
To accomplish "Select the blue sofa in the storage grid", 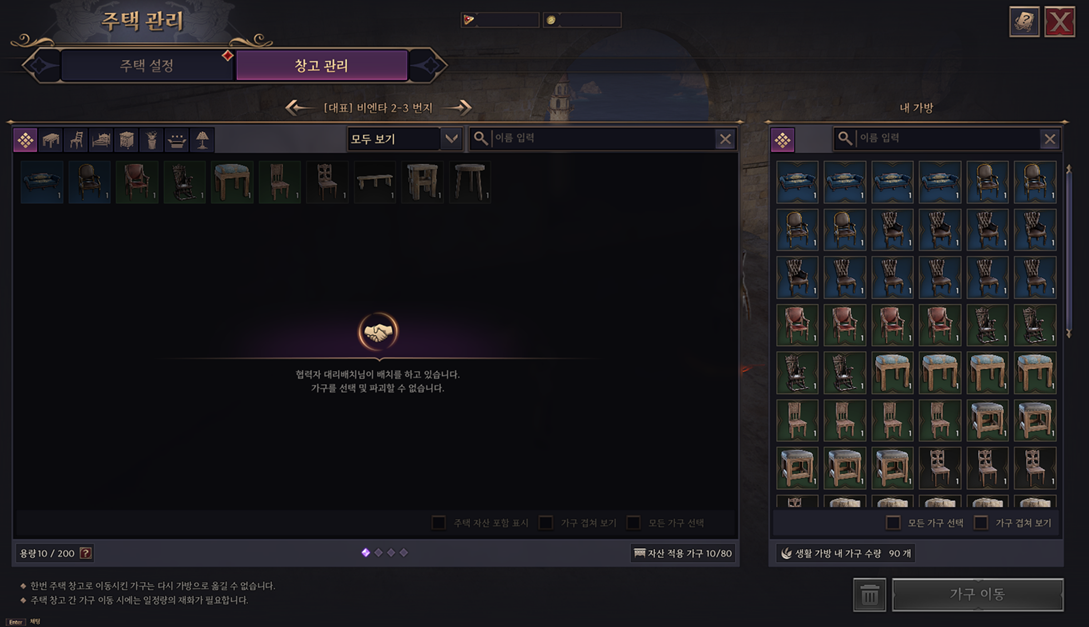I will click(x=42, y=183).
